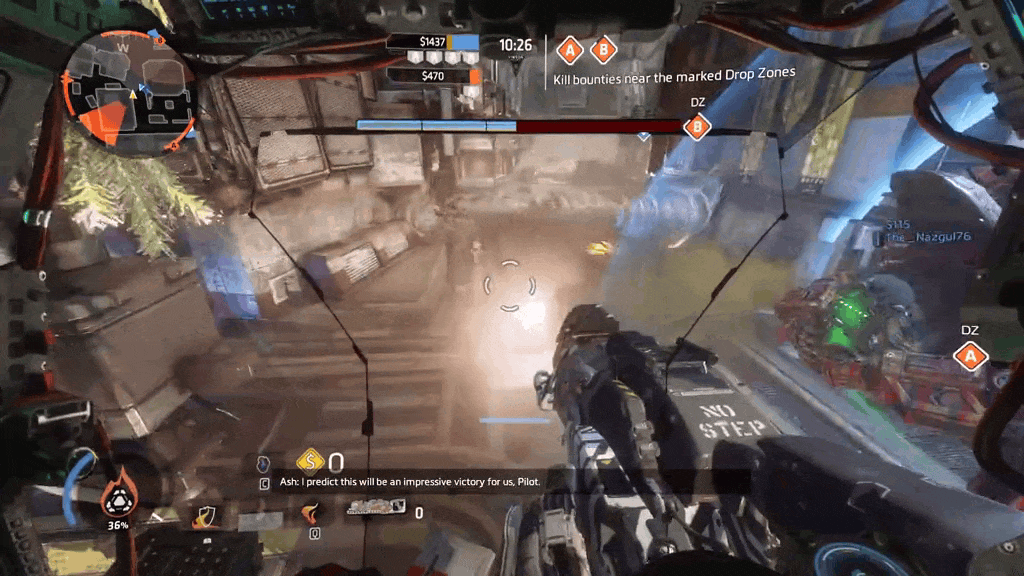The width and height of the screenshot is (1024, 576).
Task: Click the objective text about marked Drop Zones
Action: coord(675,74)
